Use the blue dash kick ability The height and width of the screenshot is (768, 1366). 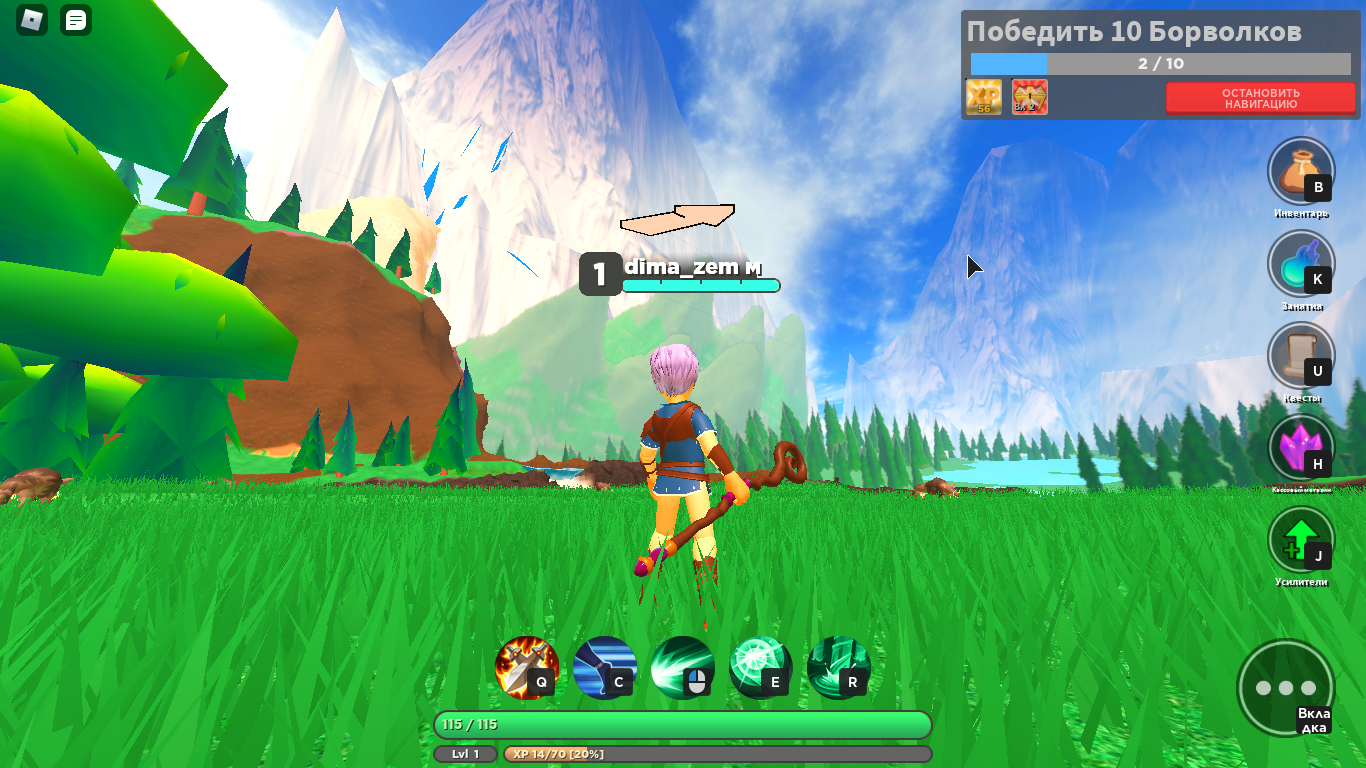(604, 667)
